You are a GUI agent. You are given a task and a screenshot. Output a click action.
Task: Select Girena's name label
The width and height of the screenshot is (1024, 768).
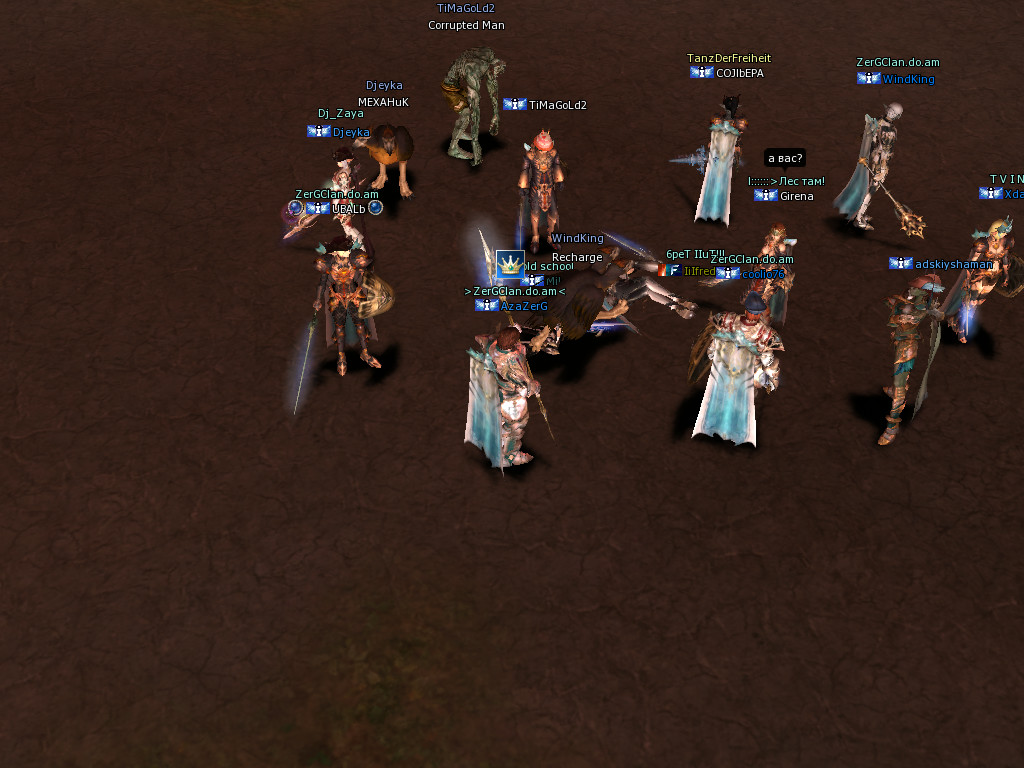pyautogui.click(x=796, y=196)
